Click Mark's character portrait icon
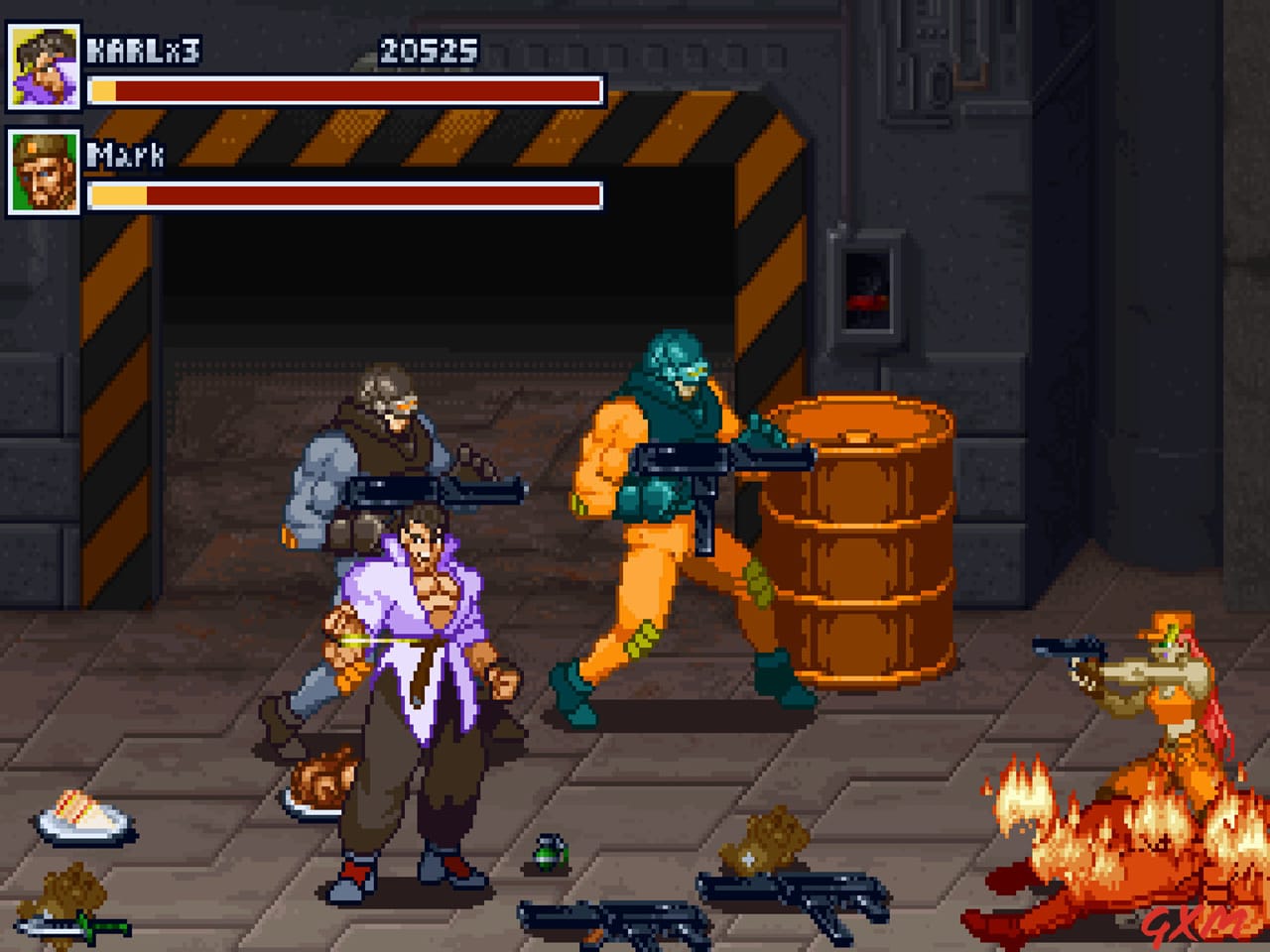Viewport: 1270px width, 952px height. (44, 174)
